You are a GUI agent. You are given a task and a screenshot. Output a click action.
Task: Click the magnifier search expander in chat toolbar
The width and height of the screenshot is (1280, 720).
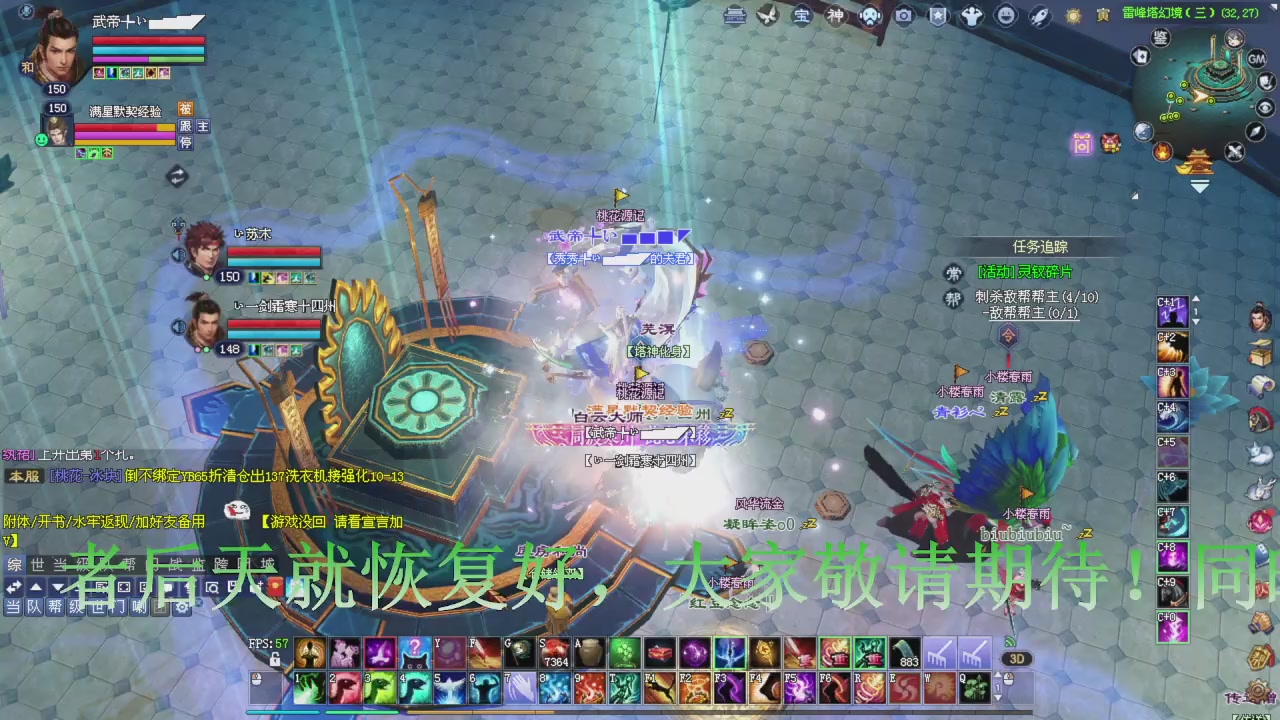click(212, 588)
